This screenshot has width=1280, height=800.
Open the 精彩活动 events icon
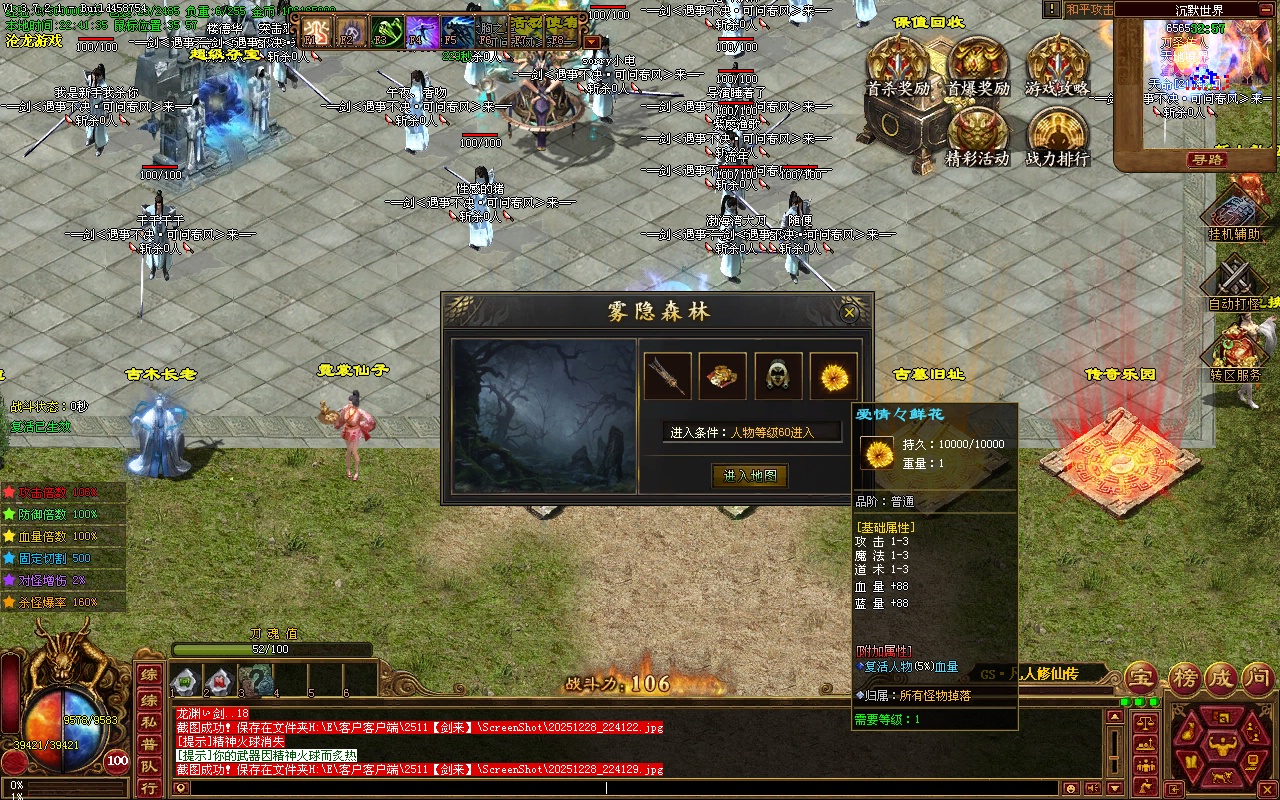pos(977,135)
